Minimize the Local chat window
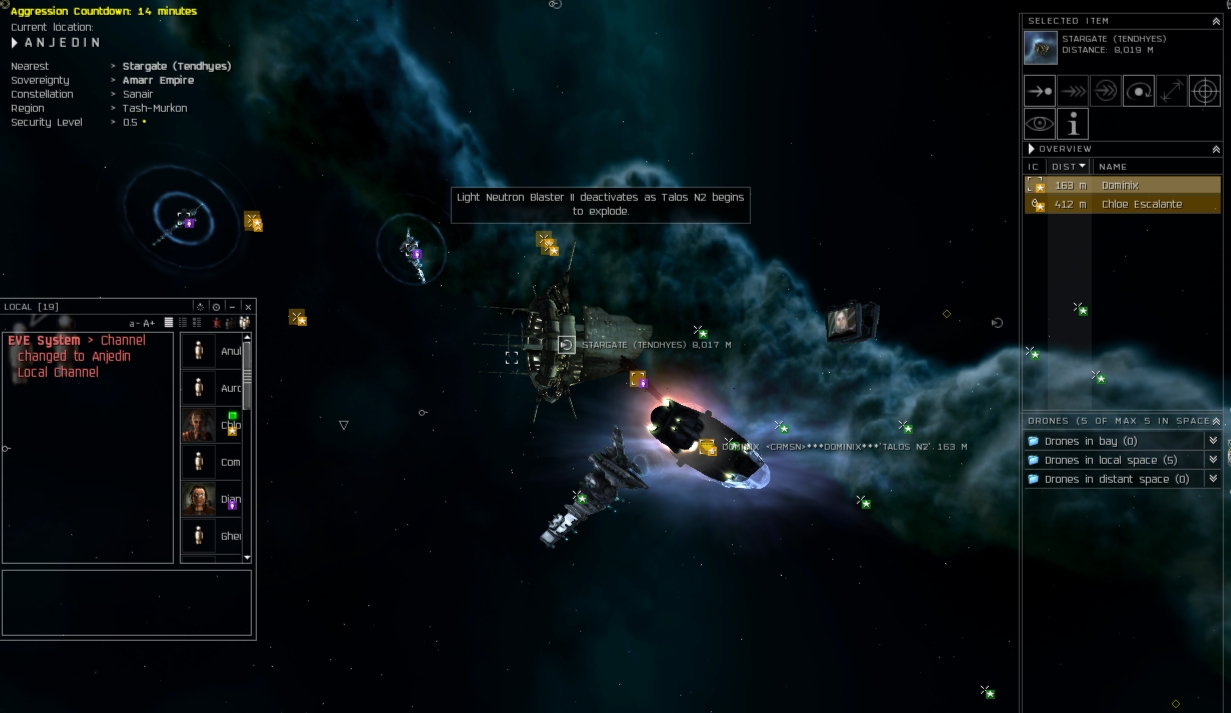 [232, 307]
